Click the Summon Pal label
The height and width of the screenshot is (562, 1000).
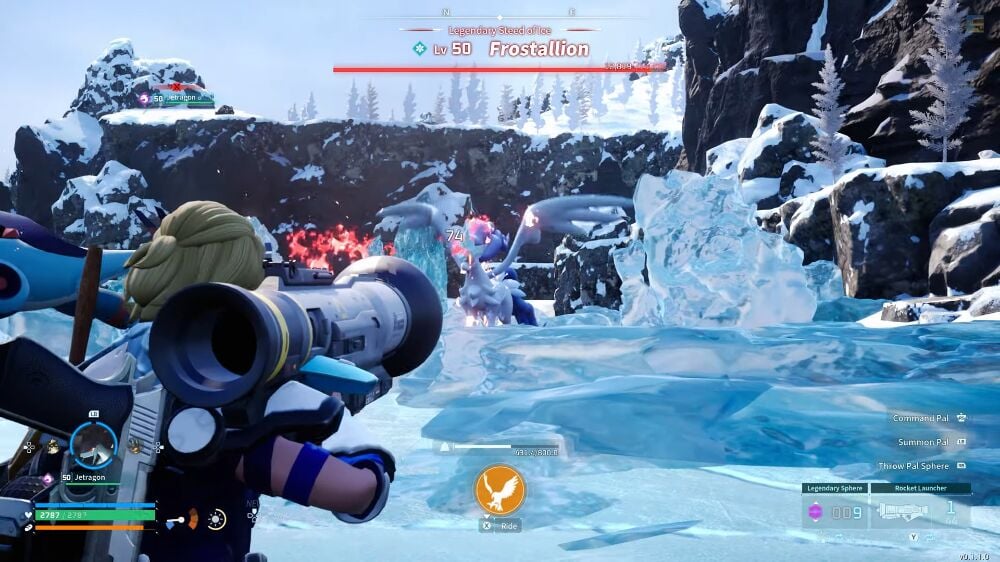pyautogui.click(x=923, y=441)
